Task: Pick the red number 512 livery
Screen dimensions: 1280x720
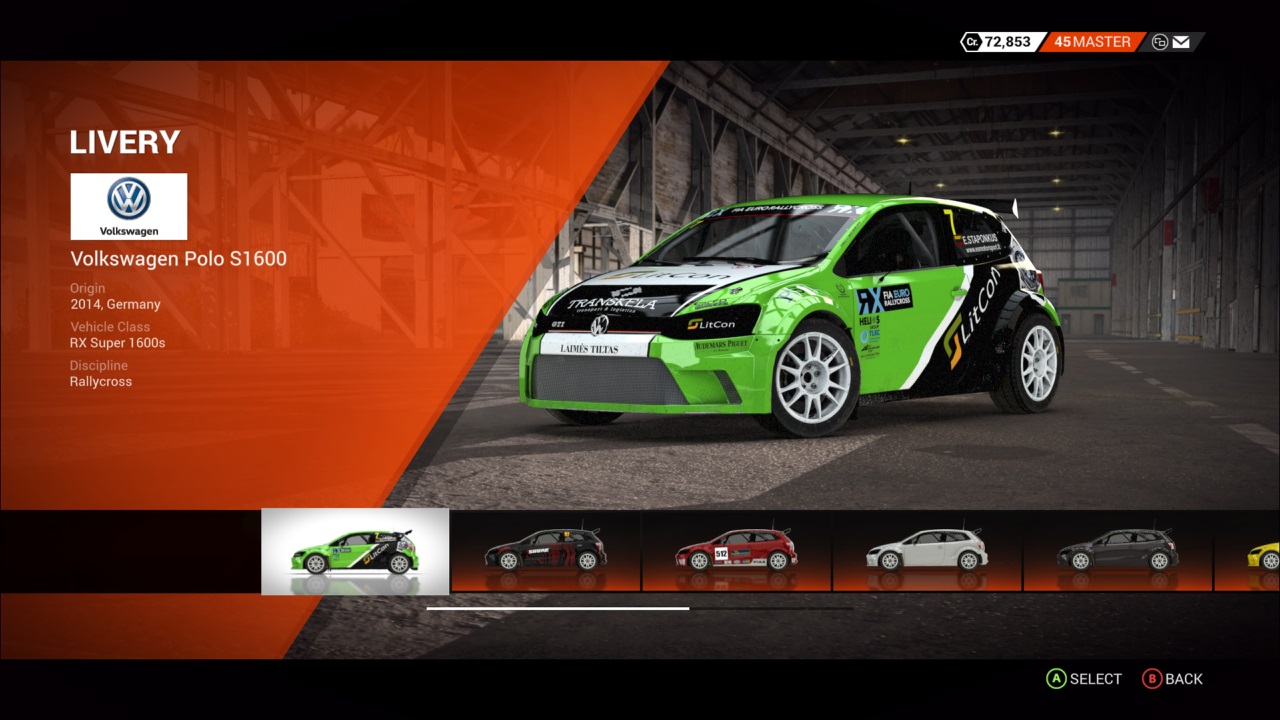Action: 736,551
